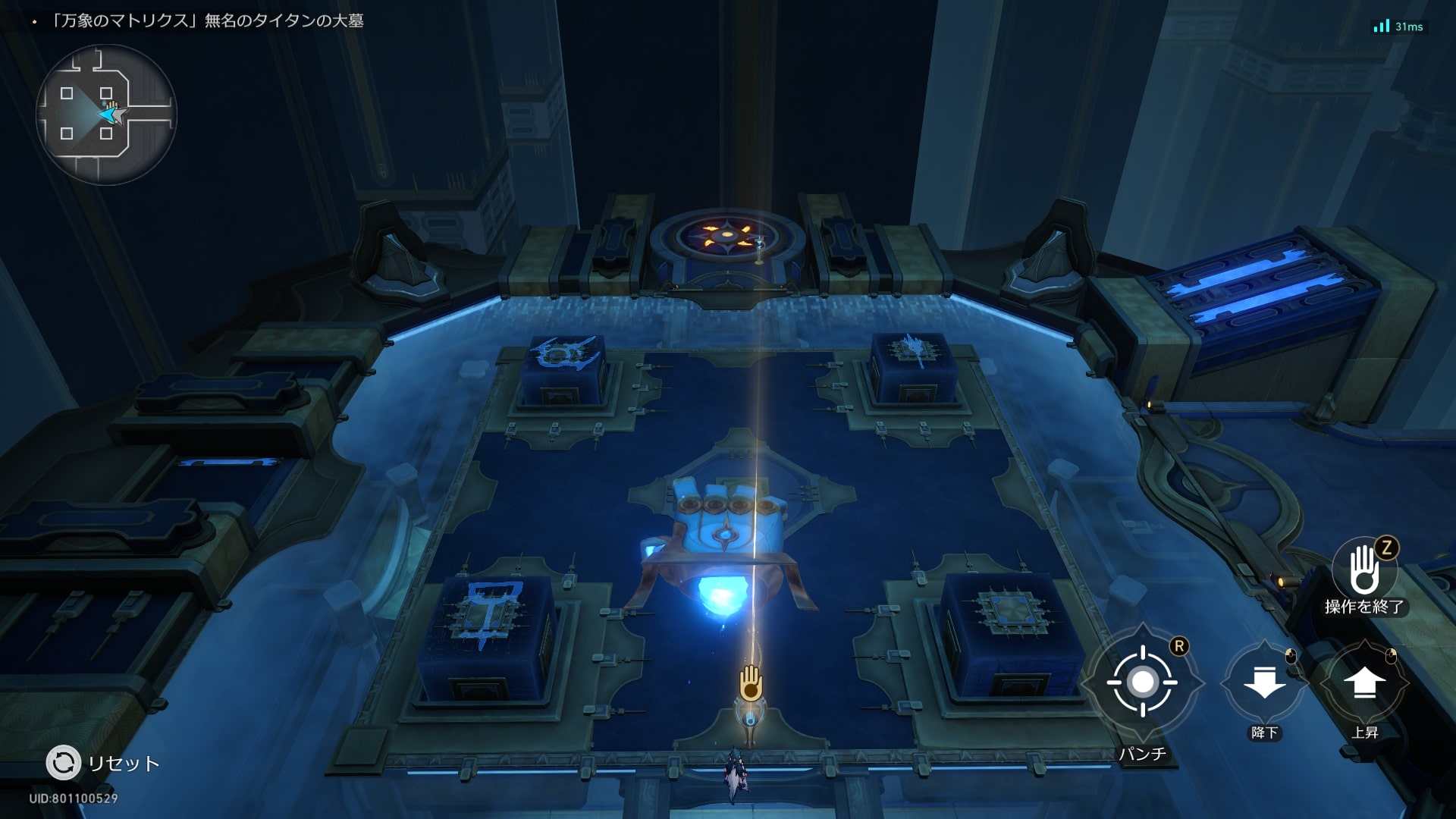End control with 操作を終了 hand button

pos(1364,570)
